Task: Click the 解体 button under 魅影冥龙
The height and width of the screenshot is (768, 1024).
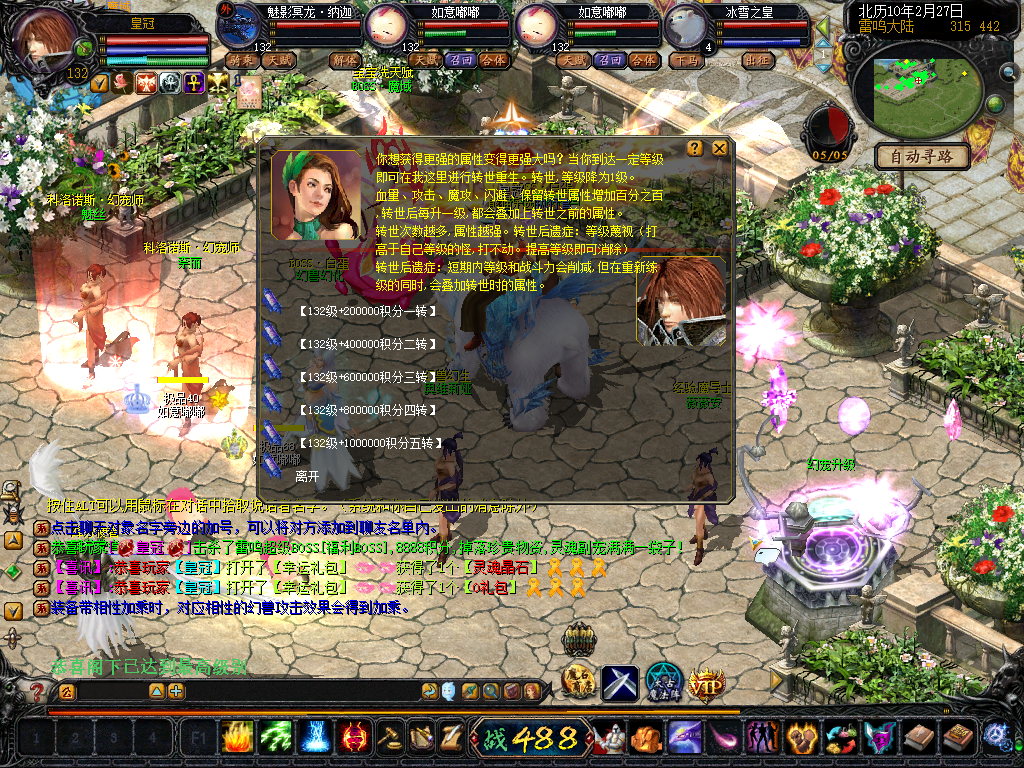Action: (x=343, y=60)
